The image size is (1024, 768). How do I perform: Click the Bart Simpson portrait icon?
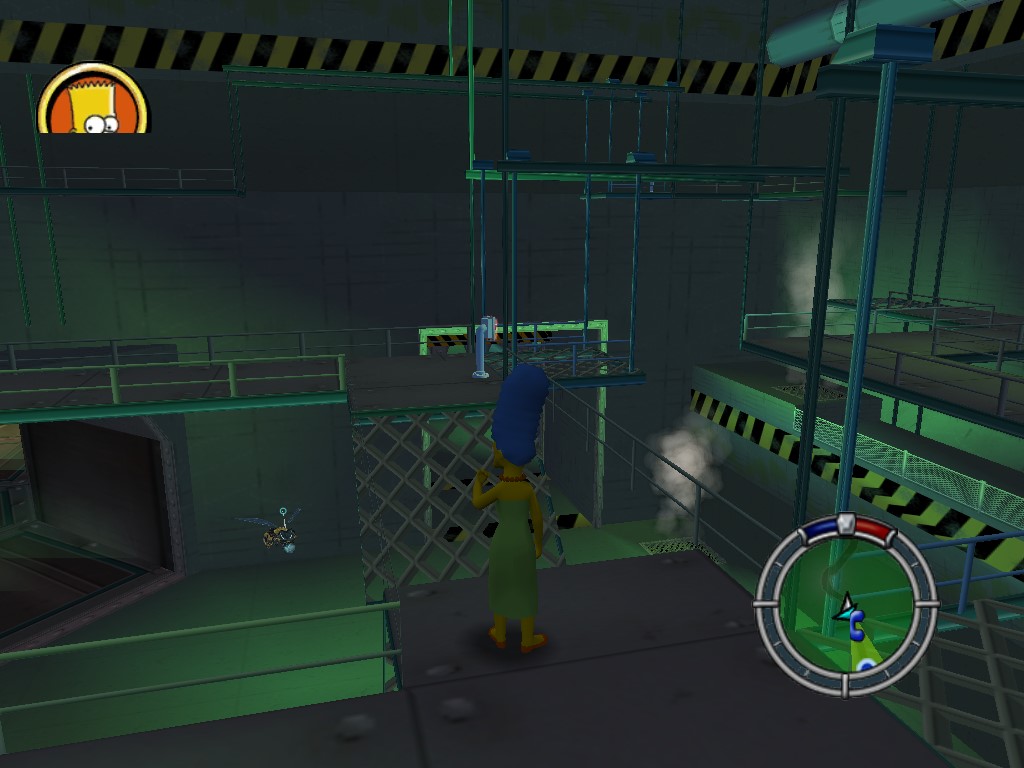(93, 101)
